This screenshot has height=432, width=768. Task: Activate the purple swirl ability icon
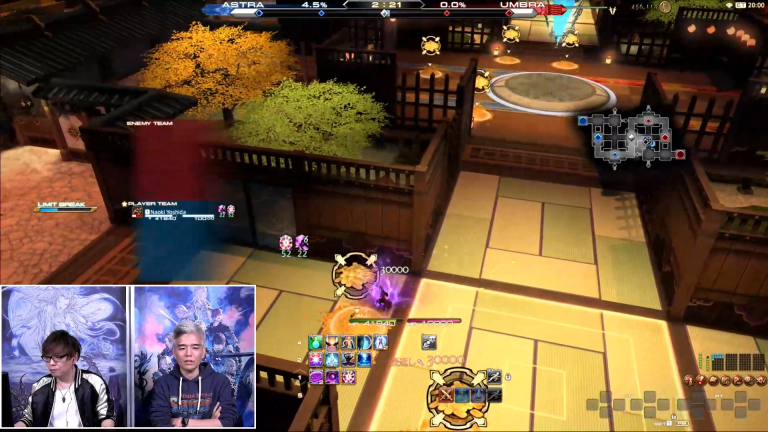(x=317, y=377)
